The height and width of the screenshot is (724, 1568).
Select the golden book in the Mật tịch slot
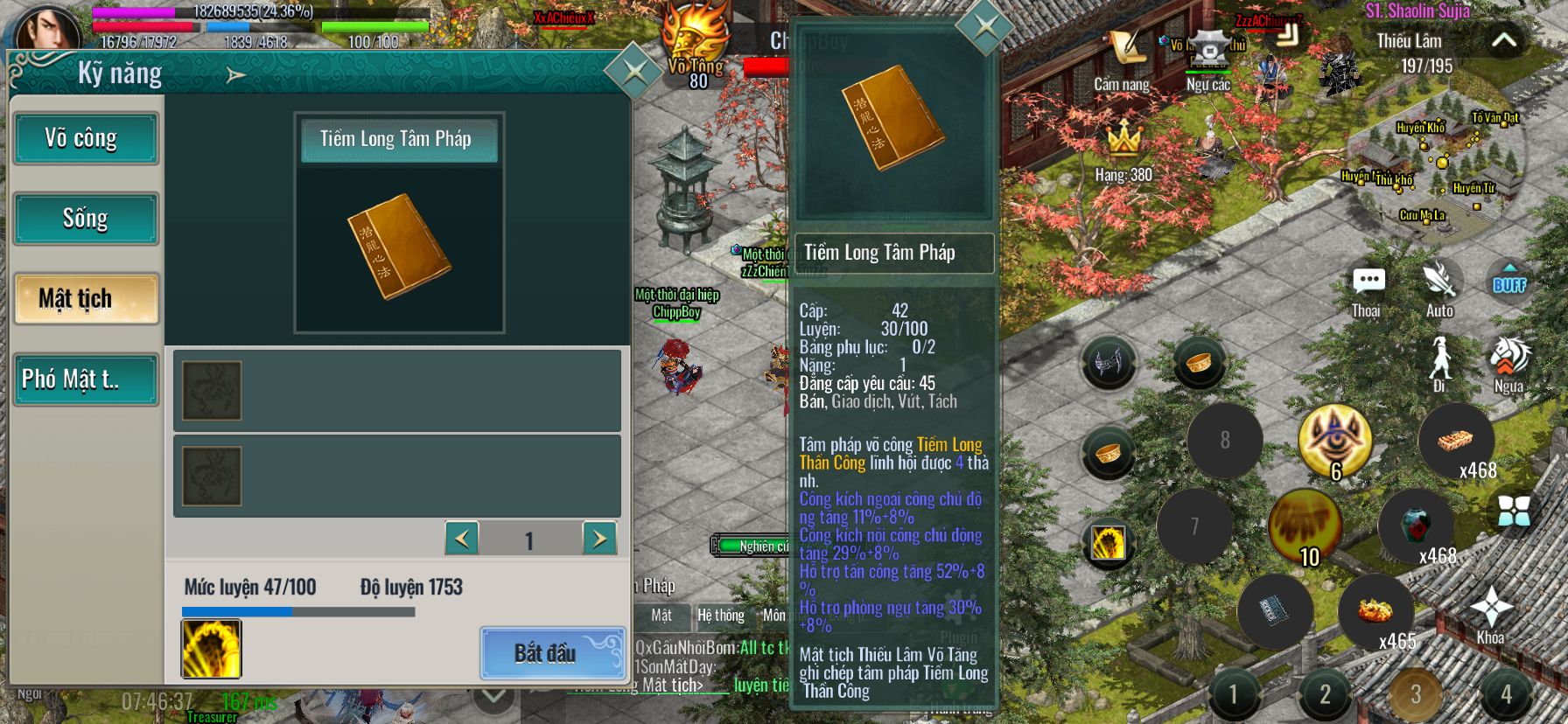click(x=399, y=247)
